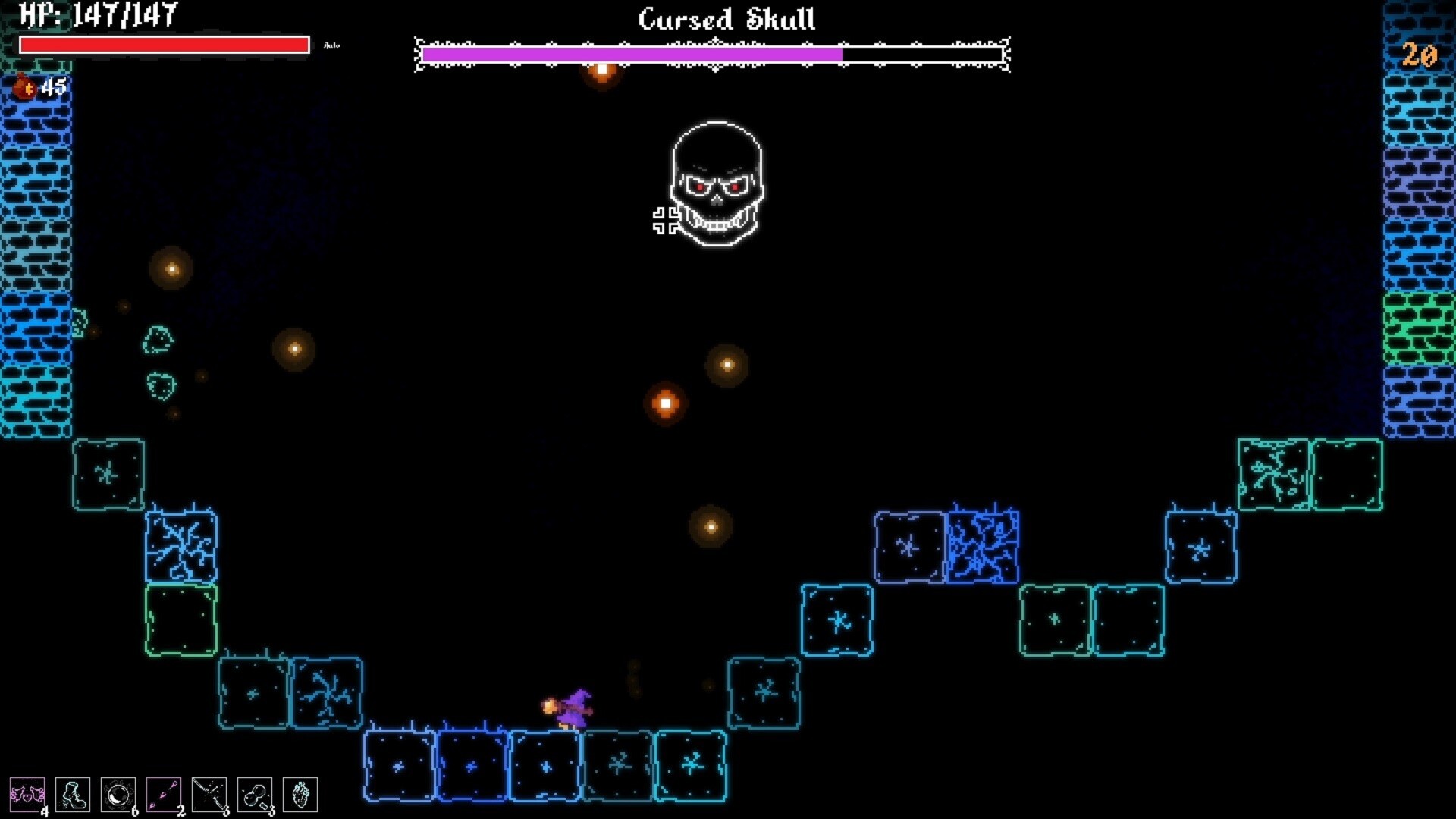This screenshot has height=819, width=1456.
Task: Use the crossed daggers item with count 3
Action: tap(209, 794)
